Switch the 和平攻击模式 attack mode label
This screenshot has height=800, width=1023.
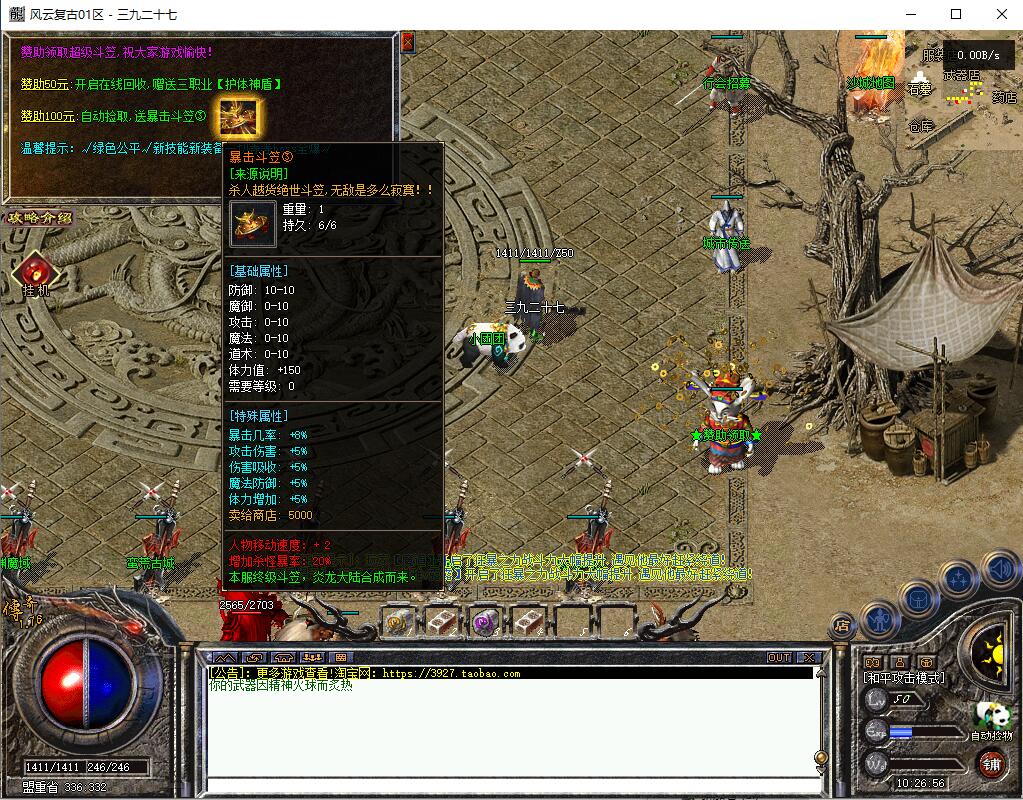tap(903, 678)
